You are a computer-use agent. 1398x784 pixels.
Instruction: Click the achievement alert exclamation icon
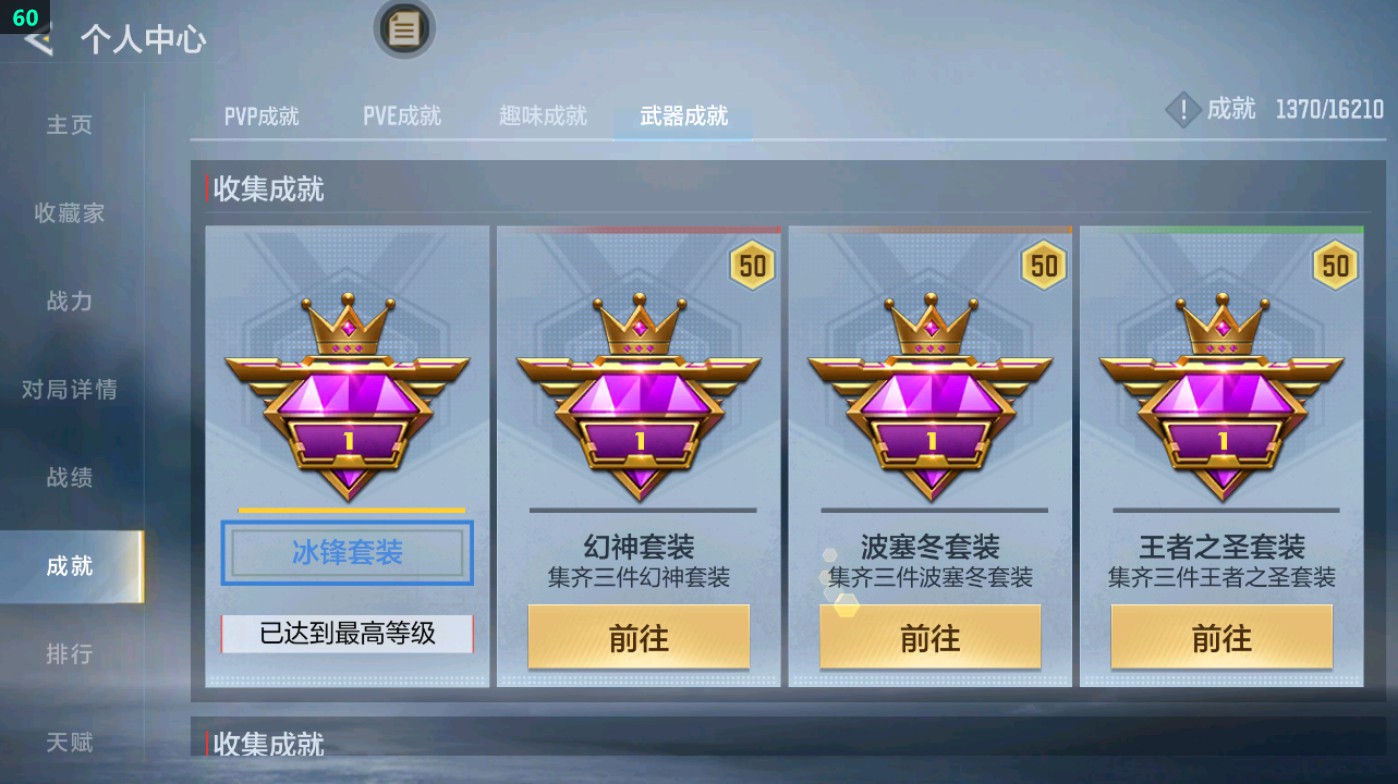(1185, 110)
